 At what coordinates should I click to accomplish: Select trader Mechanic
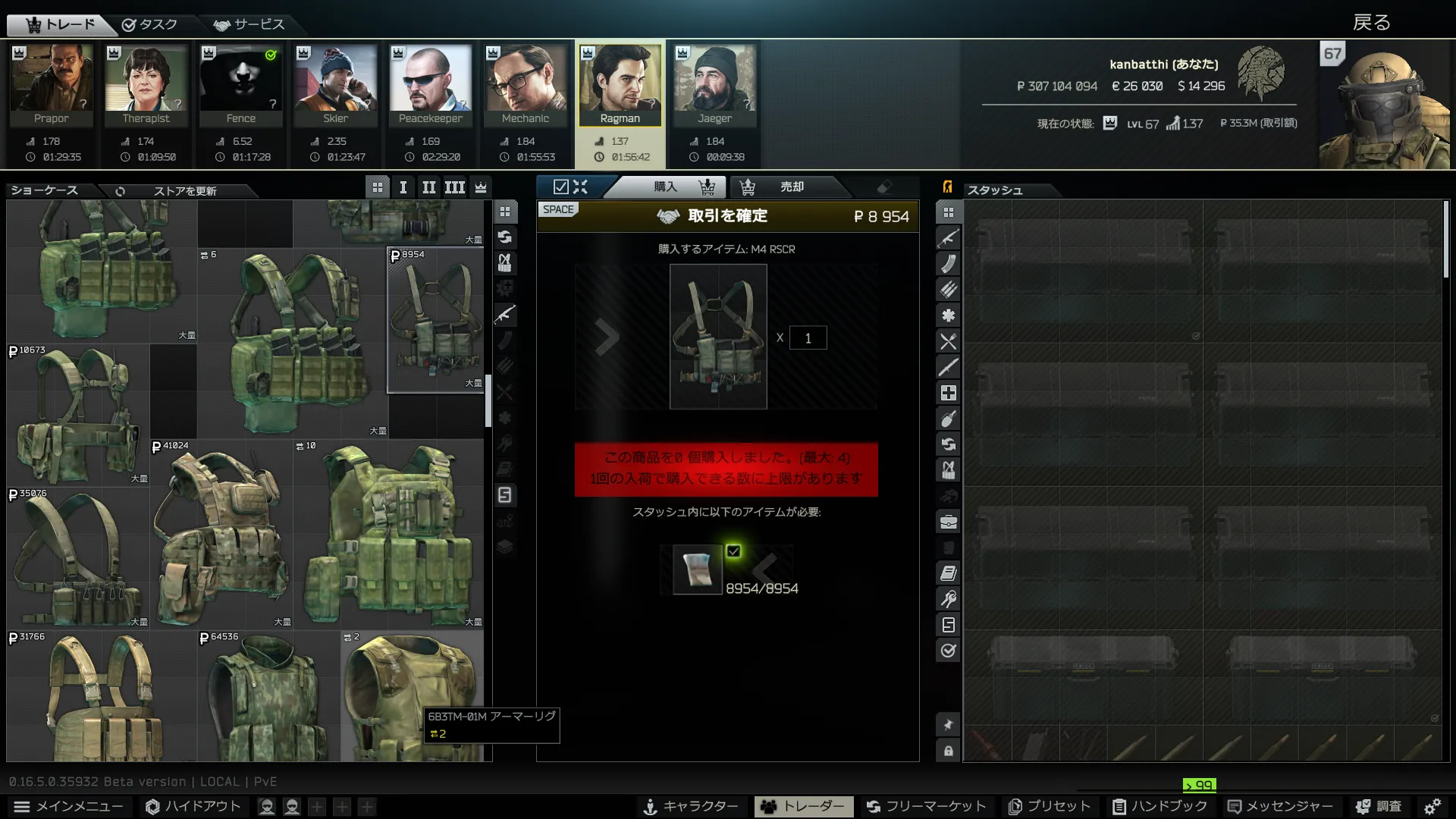526,85
